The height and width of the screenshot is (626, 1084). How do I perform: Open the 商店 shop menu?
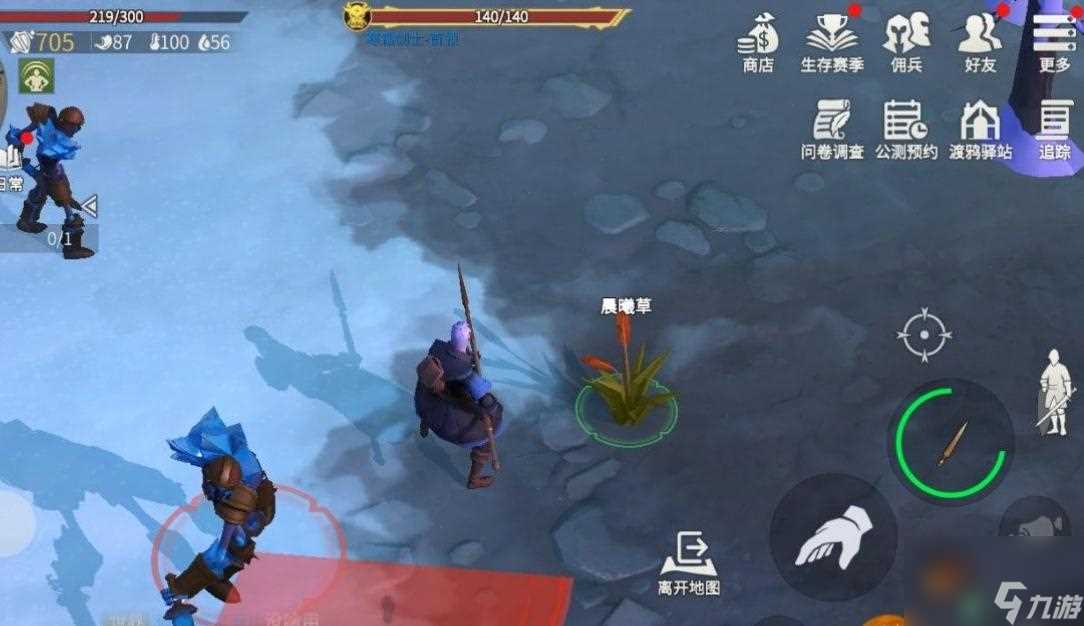758,42
